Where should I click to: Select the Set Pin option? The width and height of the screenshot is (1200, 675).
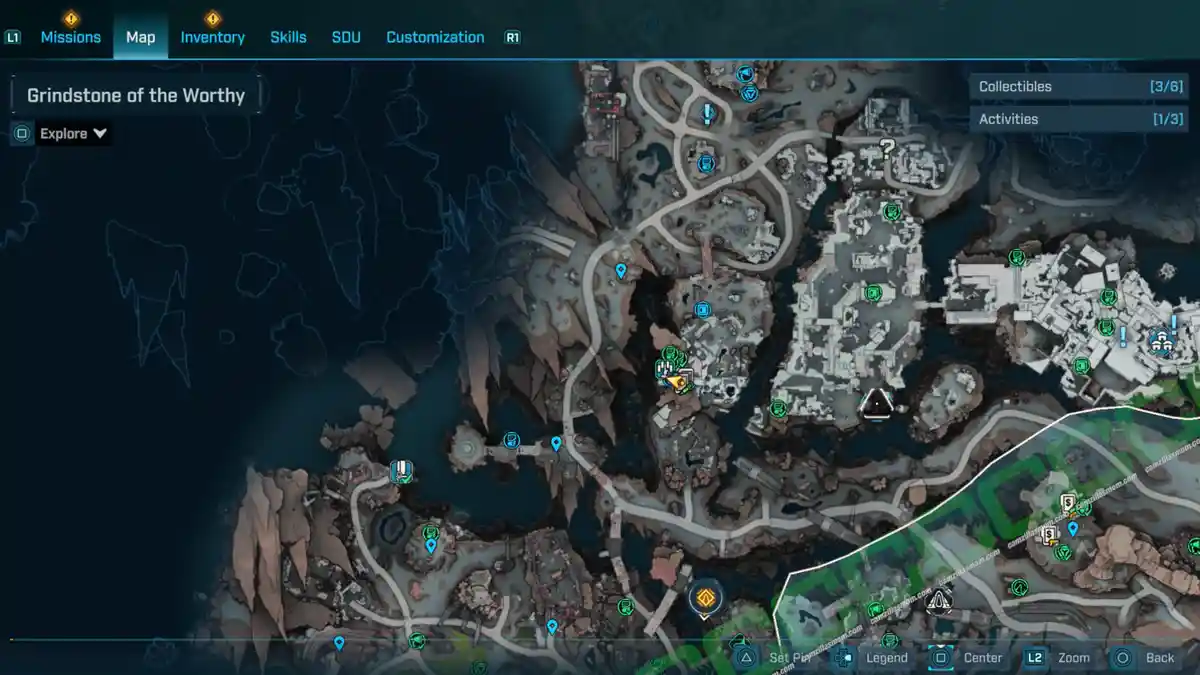(x=788, y=657)
